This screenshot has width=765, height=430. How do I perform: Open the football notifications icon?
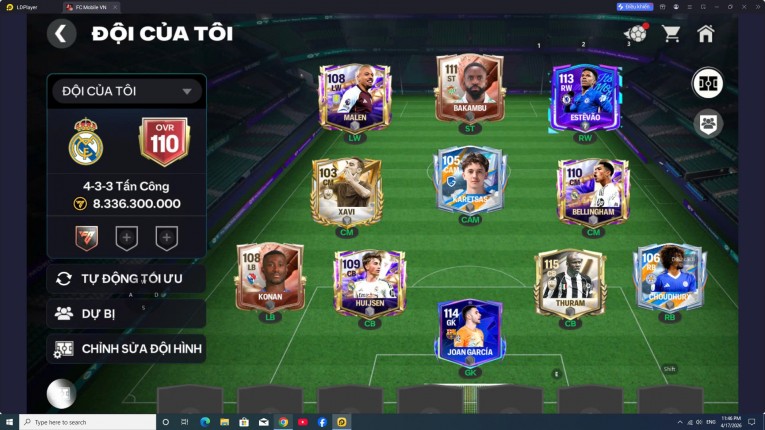click(x=635, y=34)
